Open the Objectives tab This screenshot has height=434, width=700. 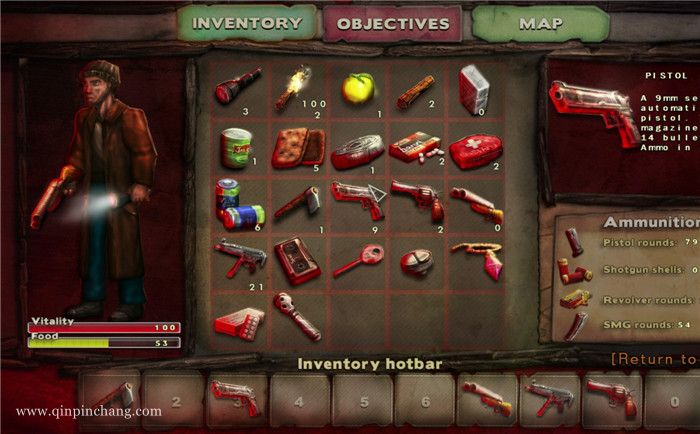pos(391,23)
